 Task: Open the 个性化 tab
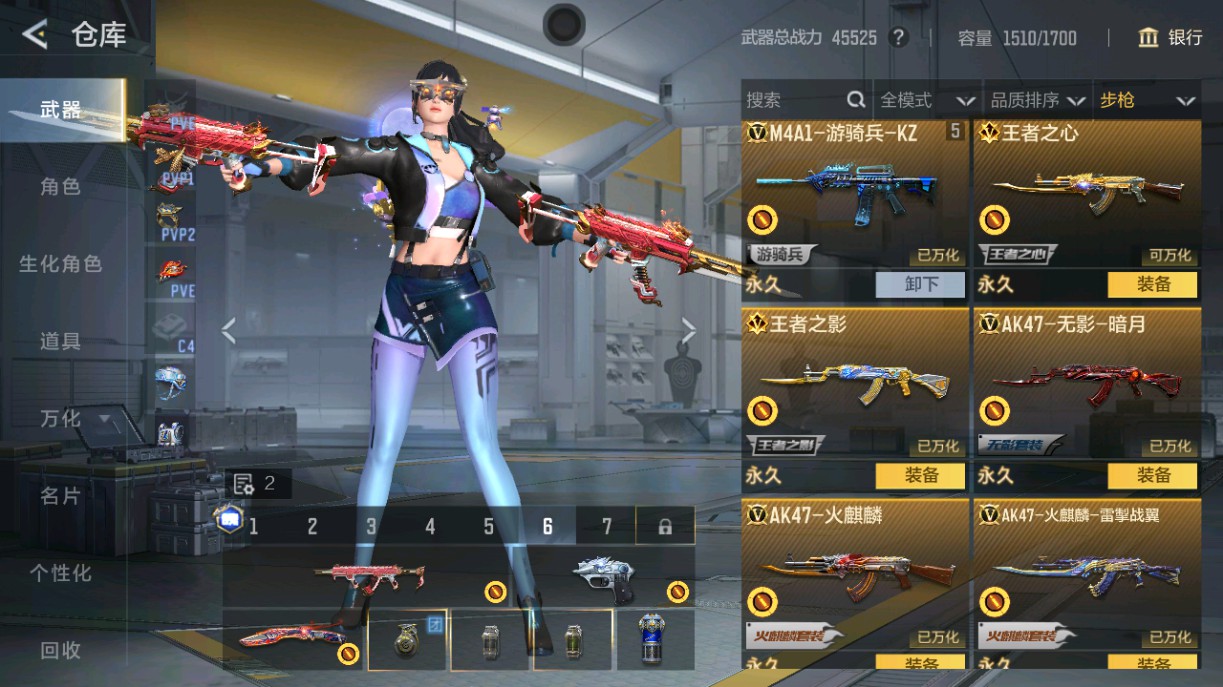[60, 573]
